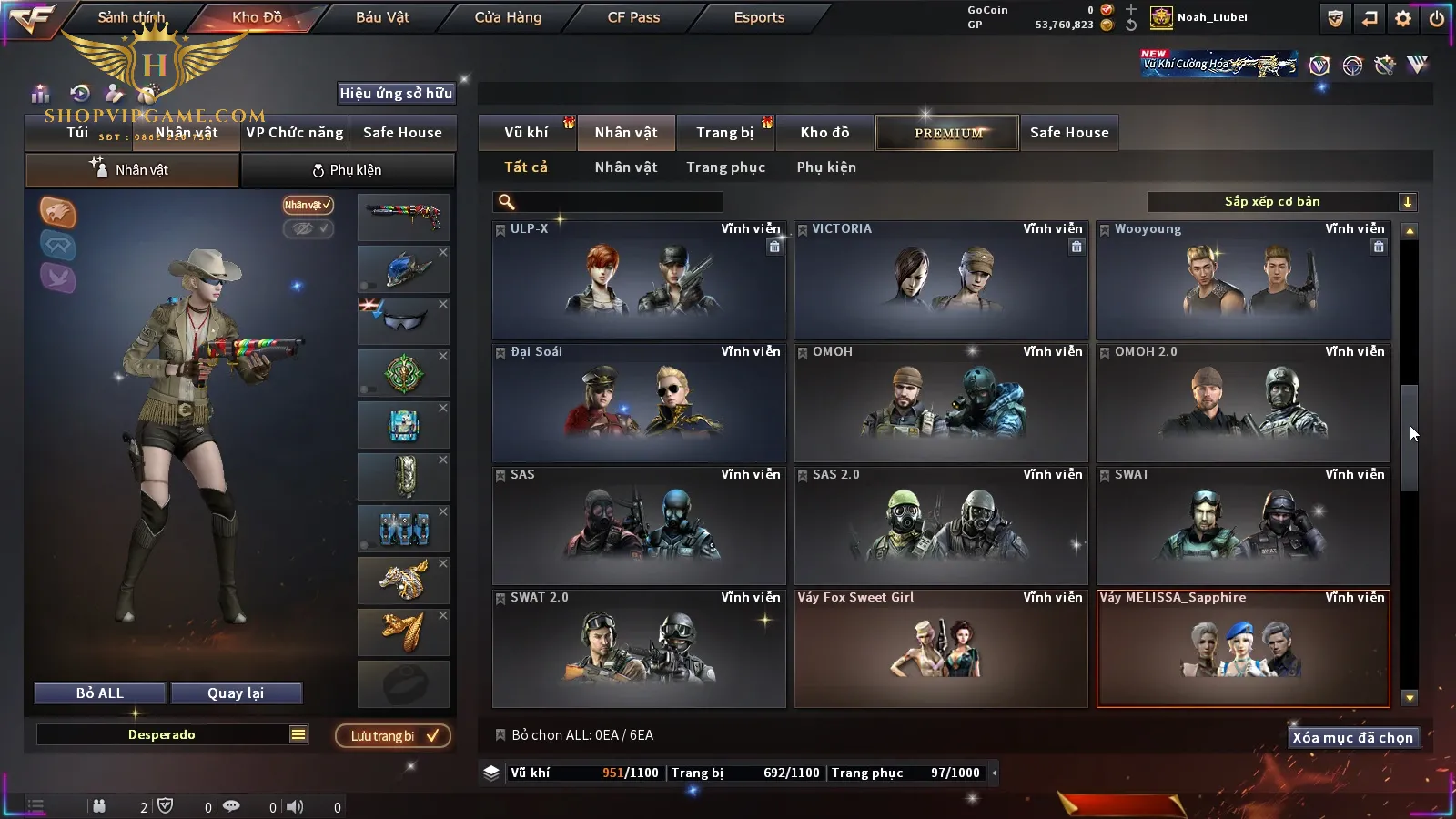Screen dimensions: 1456x819
Task: Select the Đại Soái character card
Action: tap(639, 402)
